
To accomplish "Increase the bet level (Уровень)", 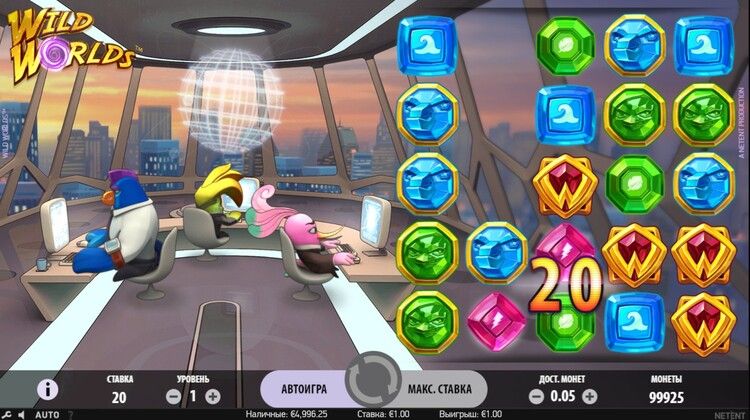I will (x=212, y=397).
